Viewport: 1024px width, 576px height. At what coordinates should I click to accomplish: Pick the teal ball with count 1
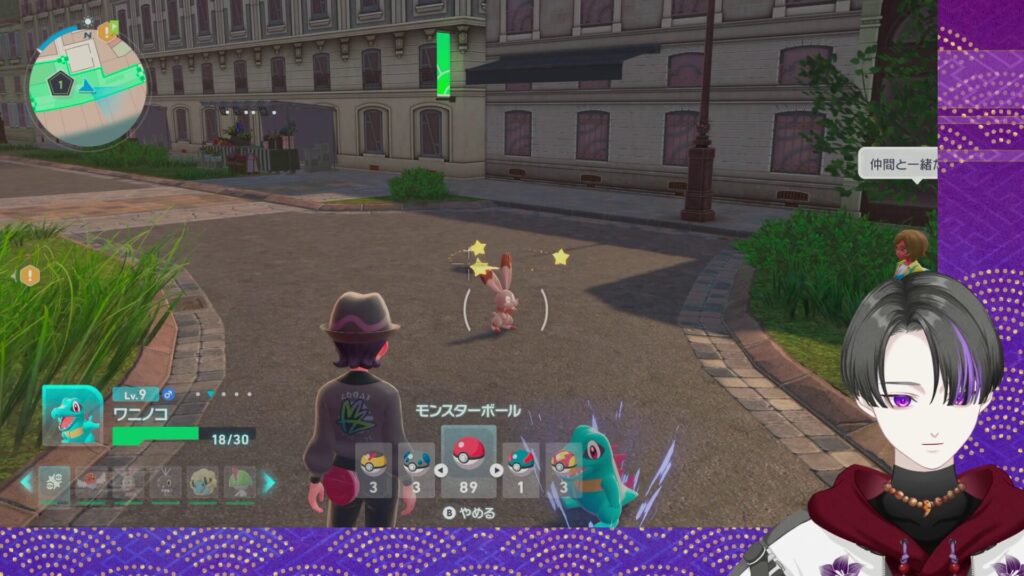tap(520, 468)
